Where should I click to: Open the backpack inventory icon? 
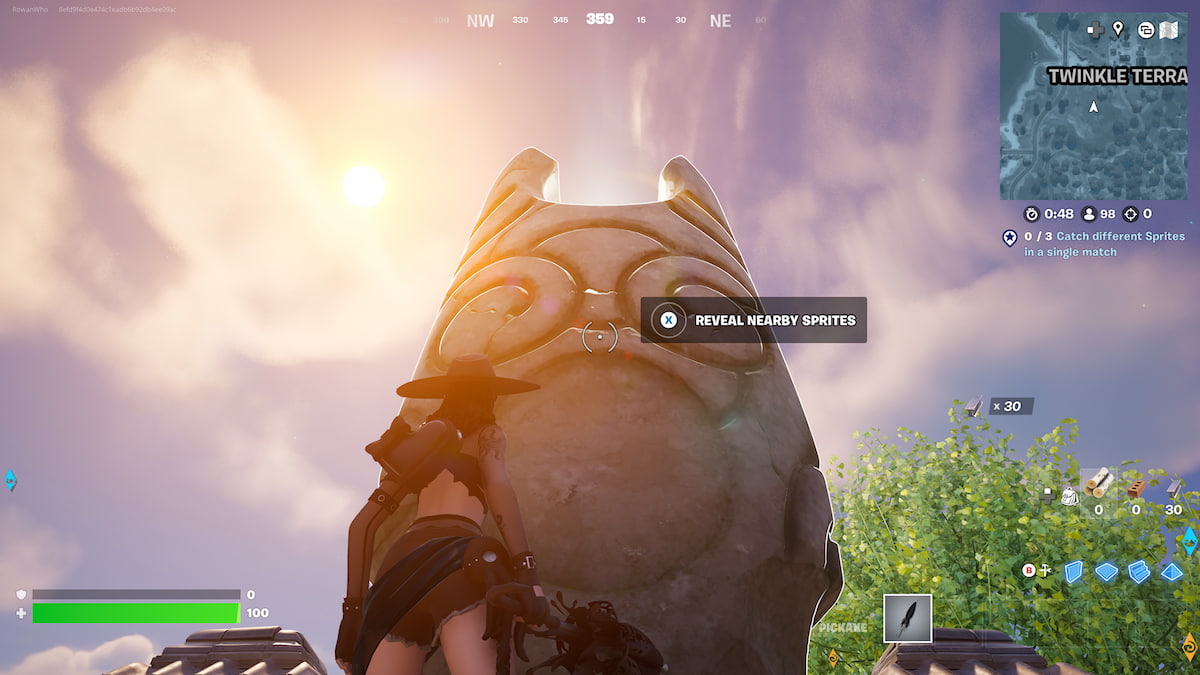1069,496
